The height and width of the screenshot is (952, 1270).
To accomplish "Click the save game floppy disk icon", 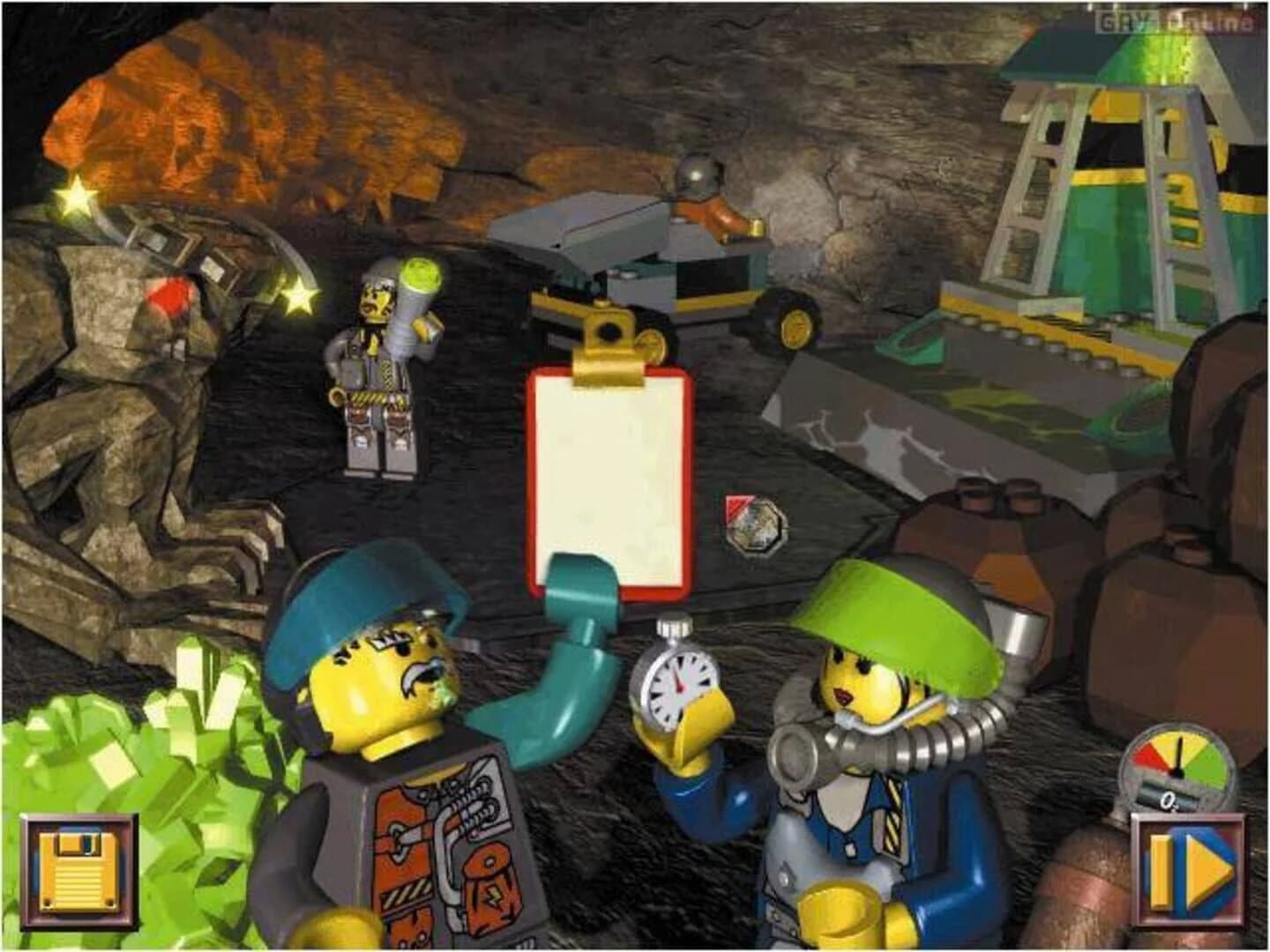I will pos(79,868).
